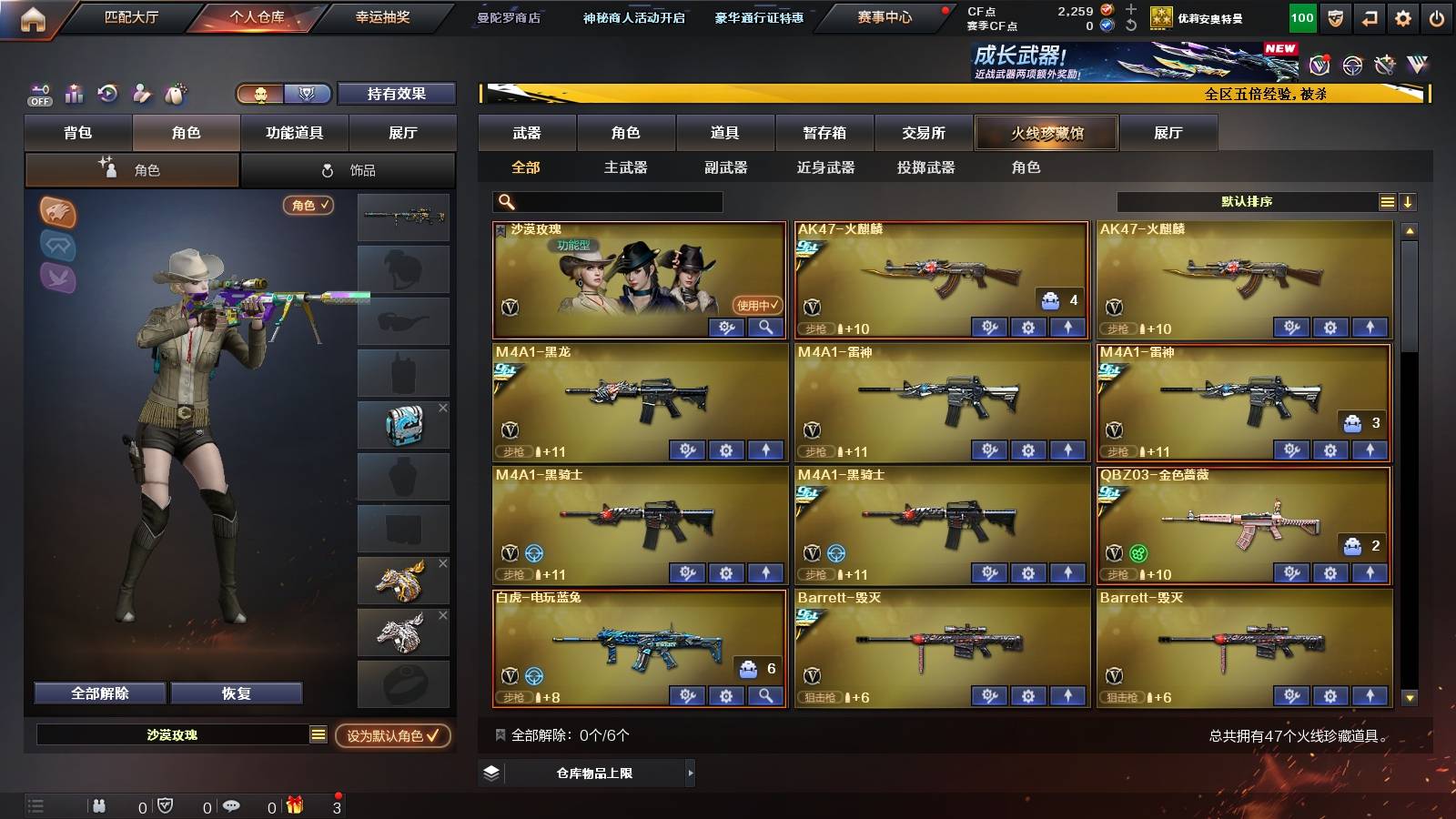Expand the 仓库物品上限 panel arrow
1456x819 pixels.
(x=692, y=773)
